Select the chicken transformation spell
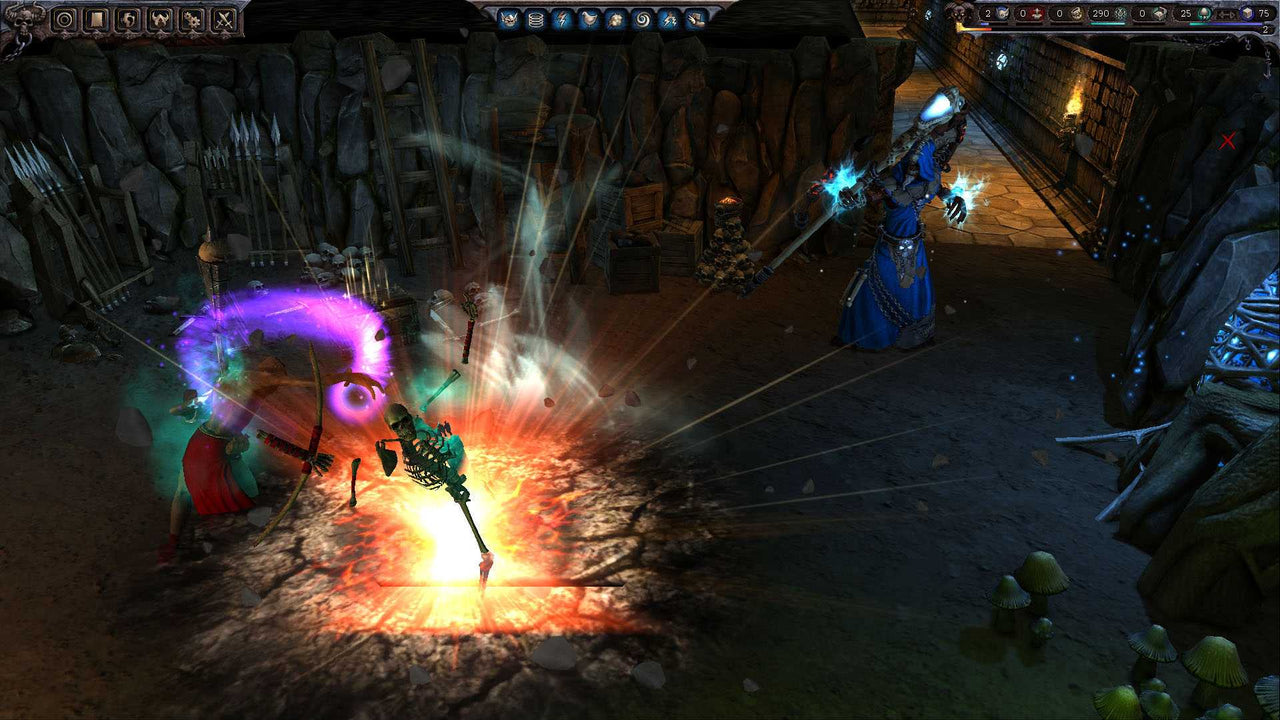 coord(590,19)
